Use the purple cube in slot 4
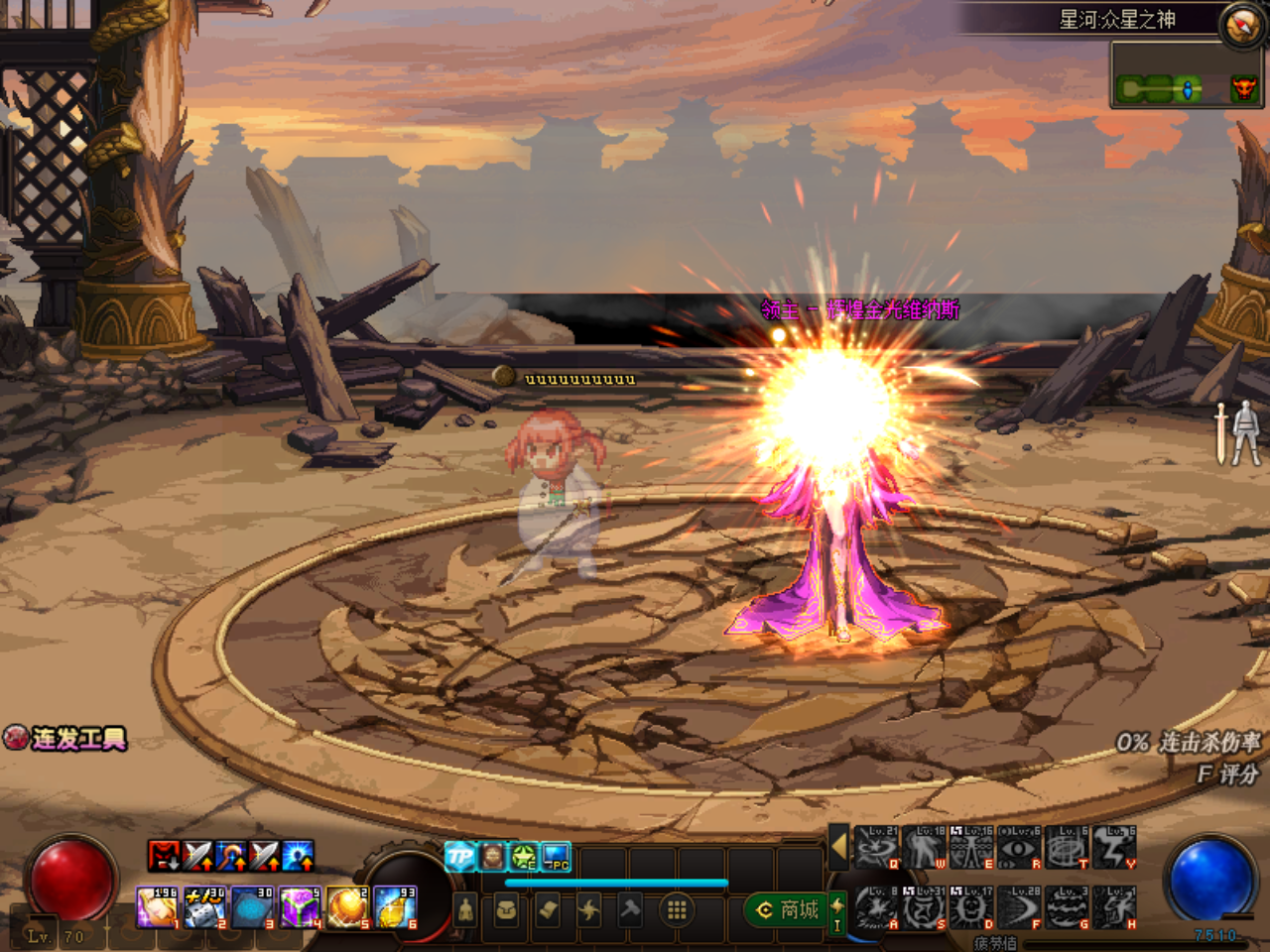1270x952 pixels. point(300,907)
